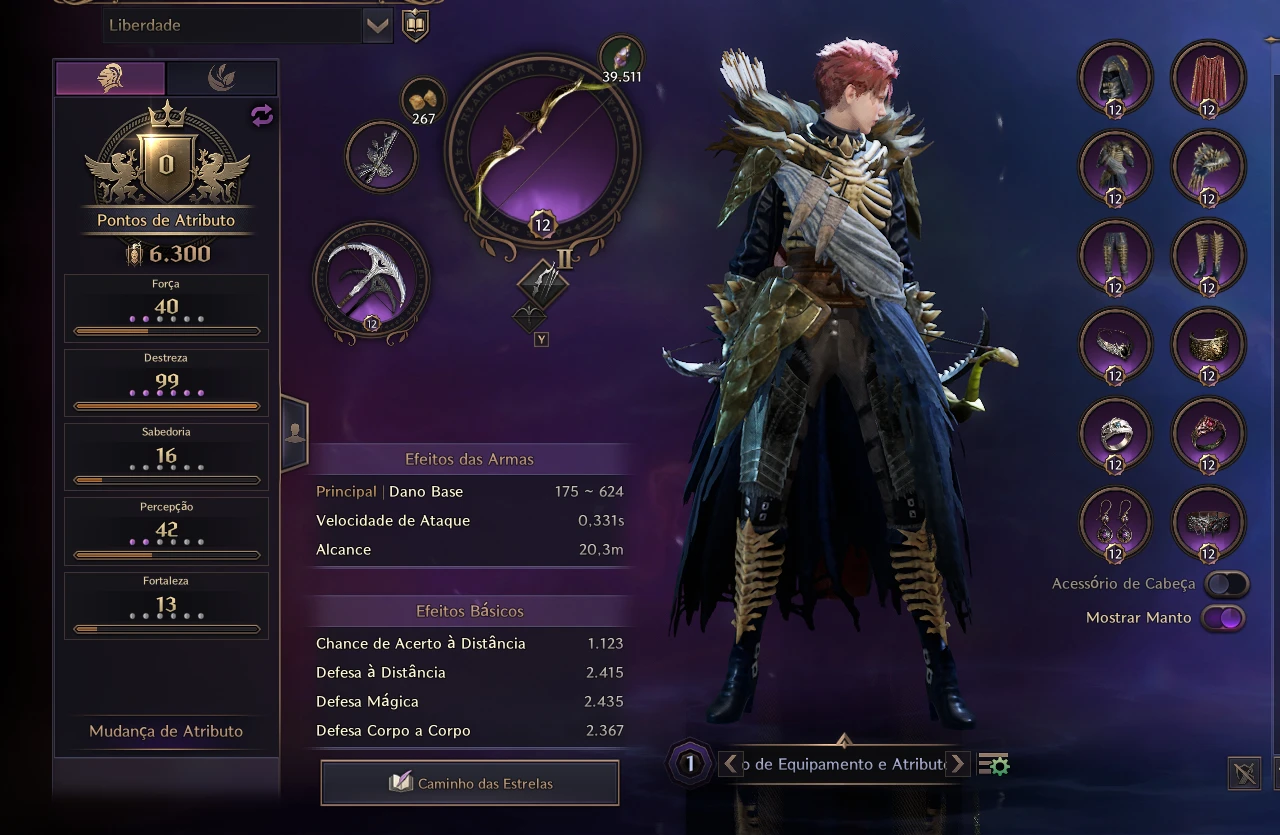This screenshot has width=1280, height=835.
Task: Switch to the wing emblem tab
Action: [221, 78]
